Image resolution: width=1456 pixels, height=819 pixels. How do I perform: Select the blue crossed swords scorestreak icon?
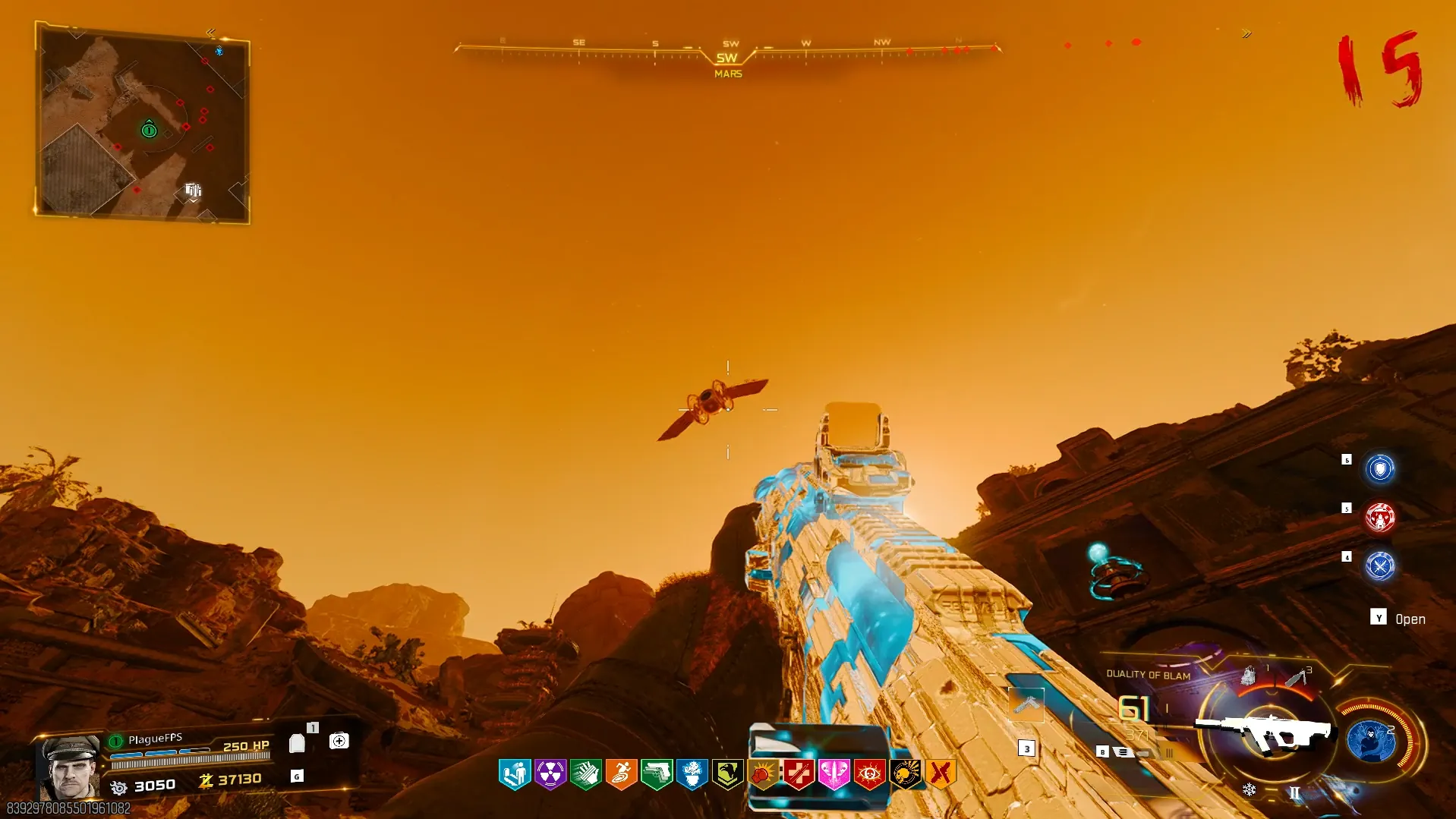tap(1379, 566)
